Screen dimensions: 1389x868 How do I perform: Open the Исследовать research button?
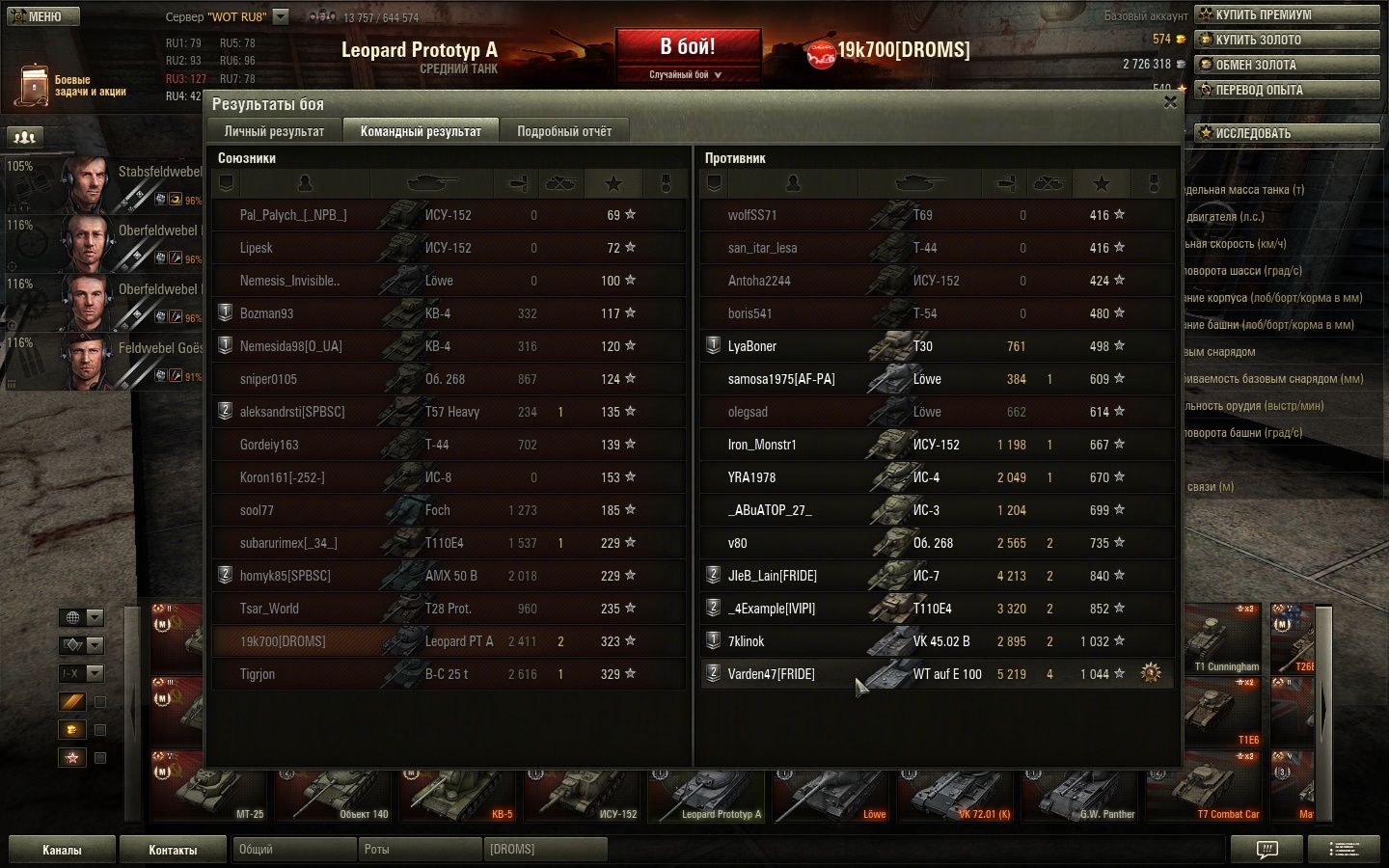pos(1288,133)
